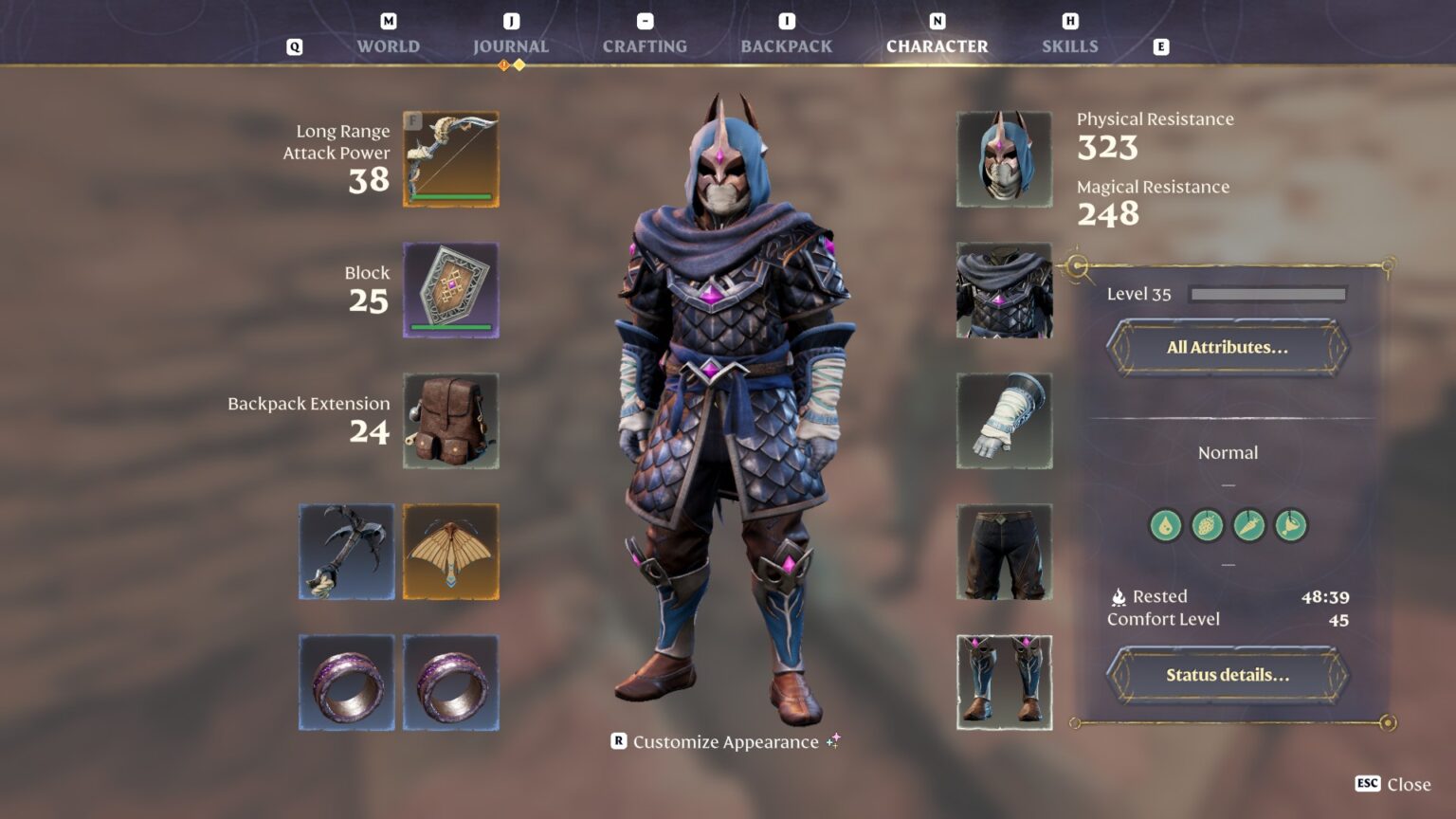Viewport: 1456px width, 819px height.
Task: Click the Backpack Extension bag icon
Action: (x=450, y=422)
